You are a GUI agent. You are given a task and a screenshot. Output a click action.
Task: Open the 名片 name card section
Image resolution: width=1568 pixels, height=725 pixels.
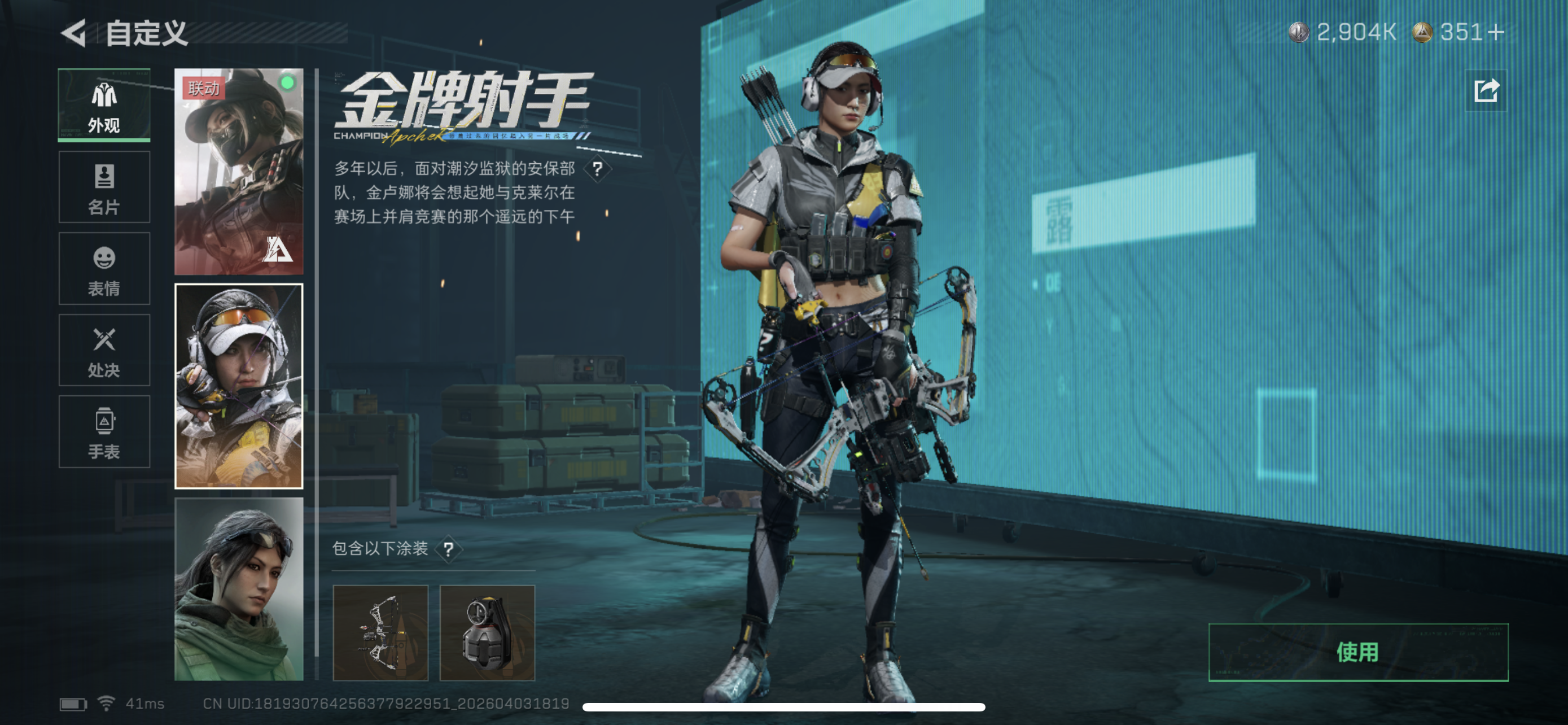103,187
